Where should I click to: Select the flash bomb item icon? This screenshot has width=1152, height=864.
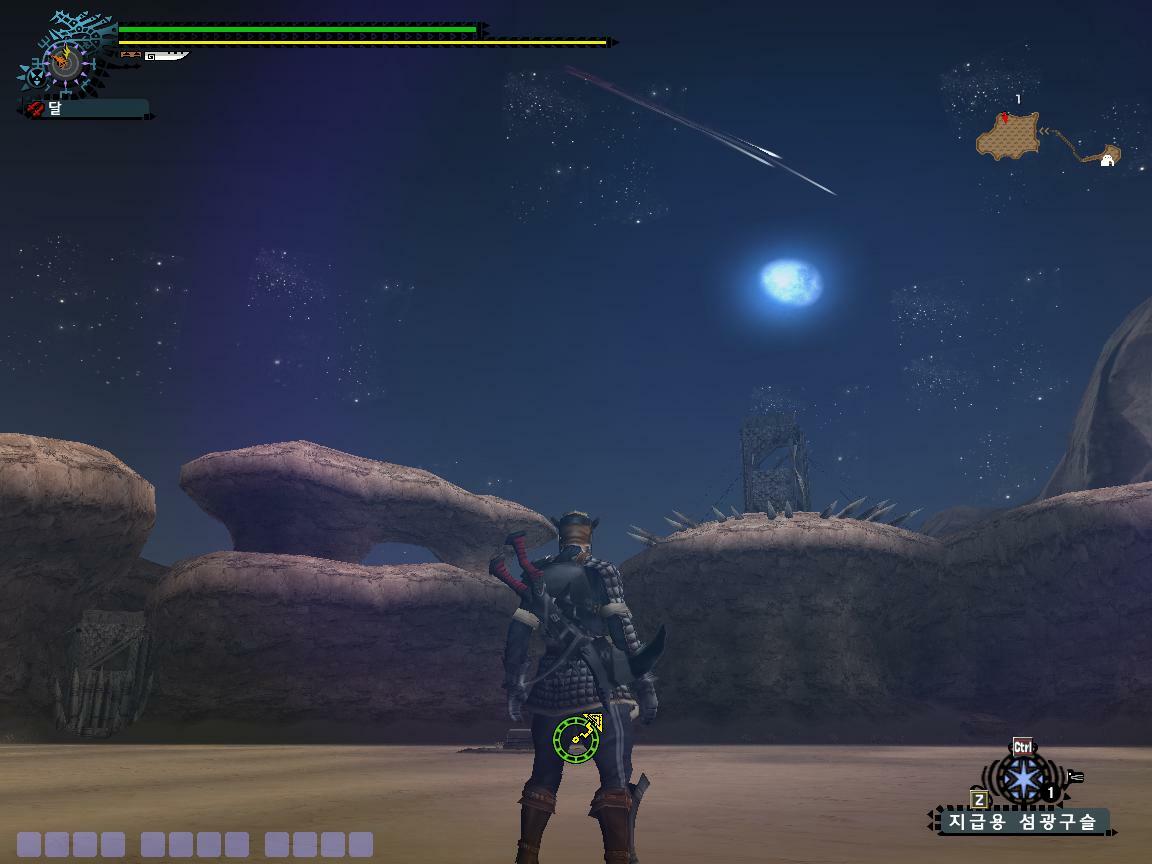point(1022,778)
